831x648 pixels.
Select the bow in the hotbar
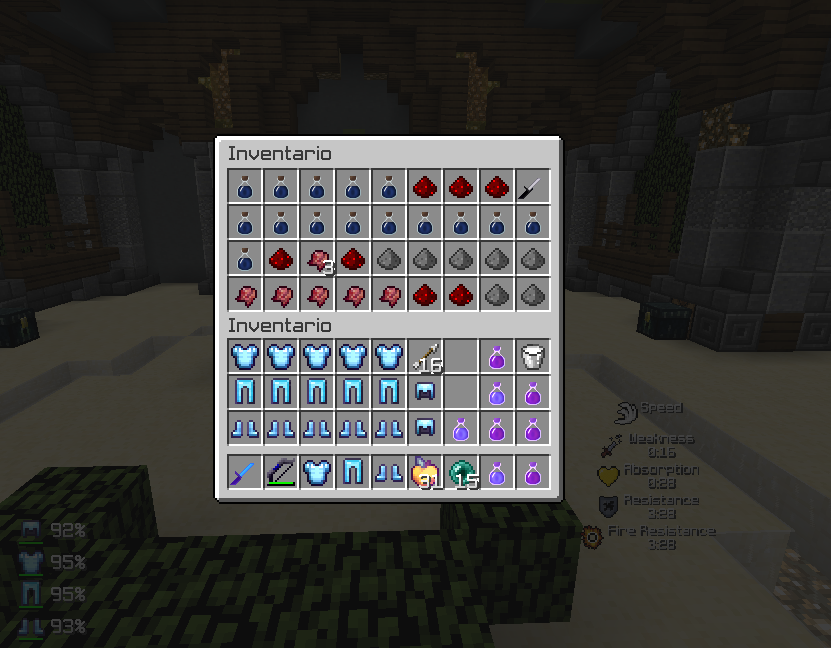point(281,472)
